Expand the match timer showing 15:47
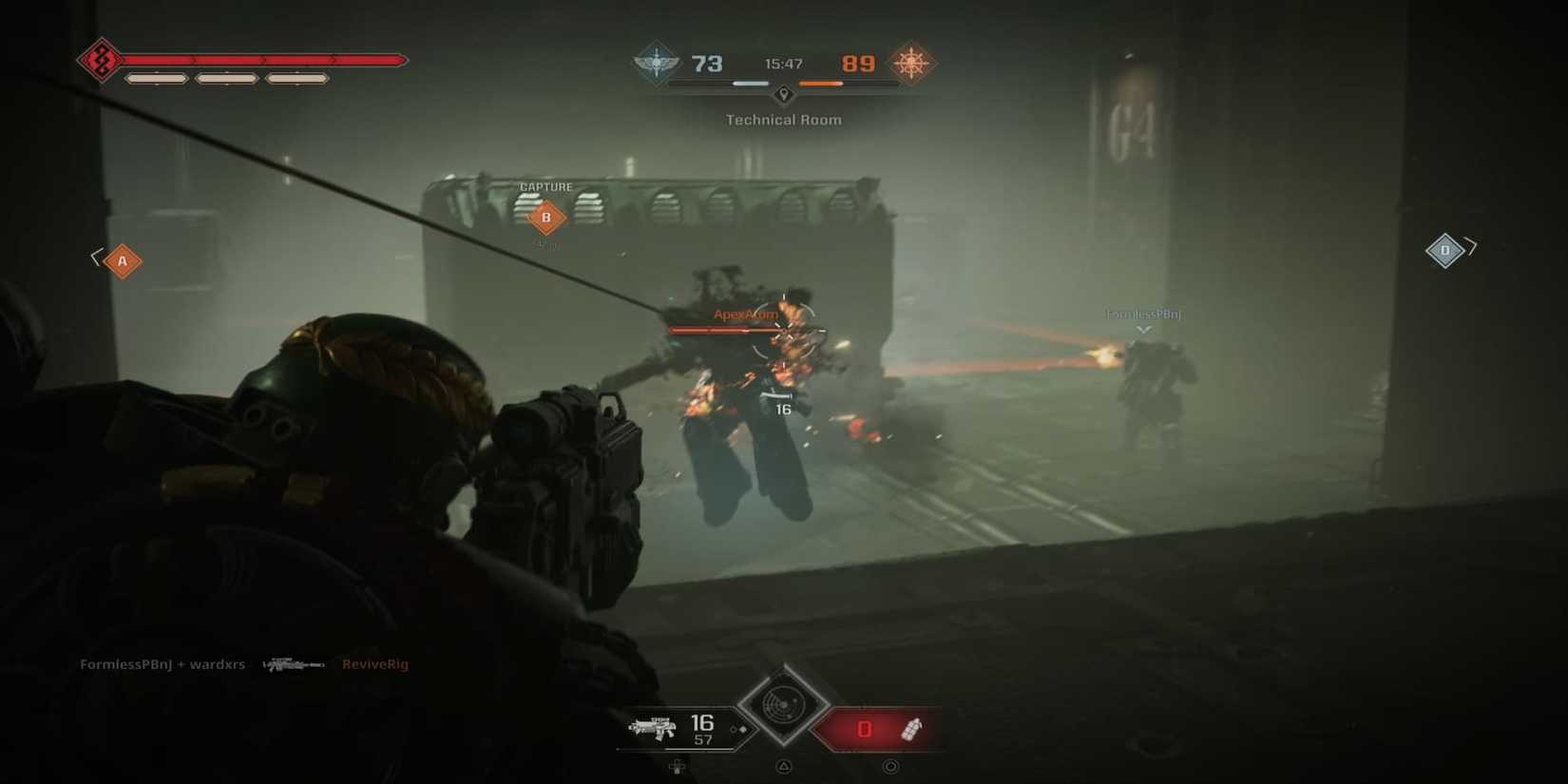Screen dimensions: 1568x784 click(784, 64)
